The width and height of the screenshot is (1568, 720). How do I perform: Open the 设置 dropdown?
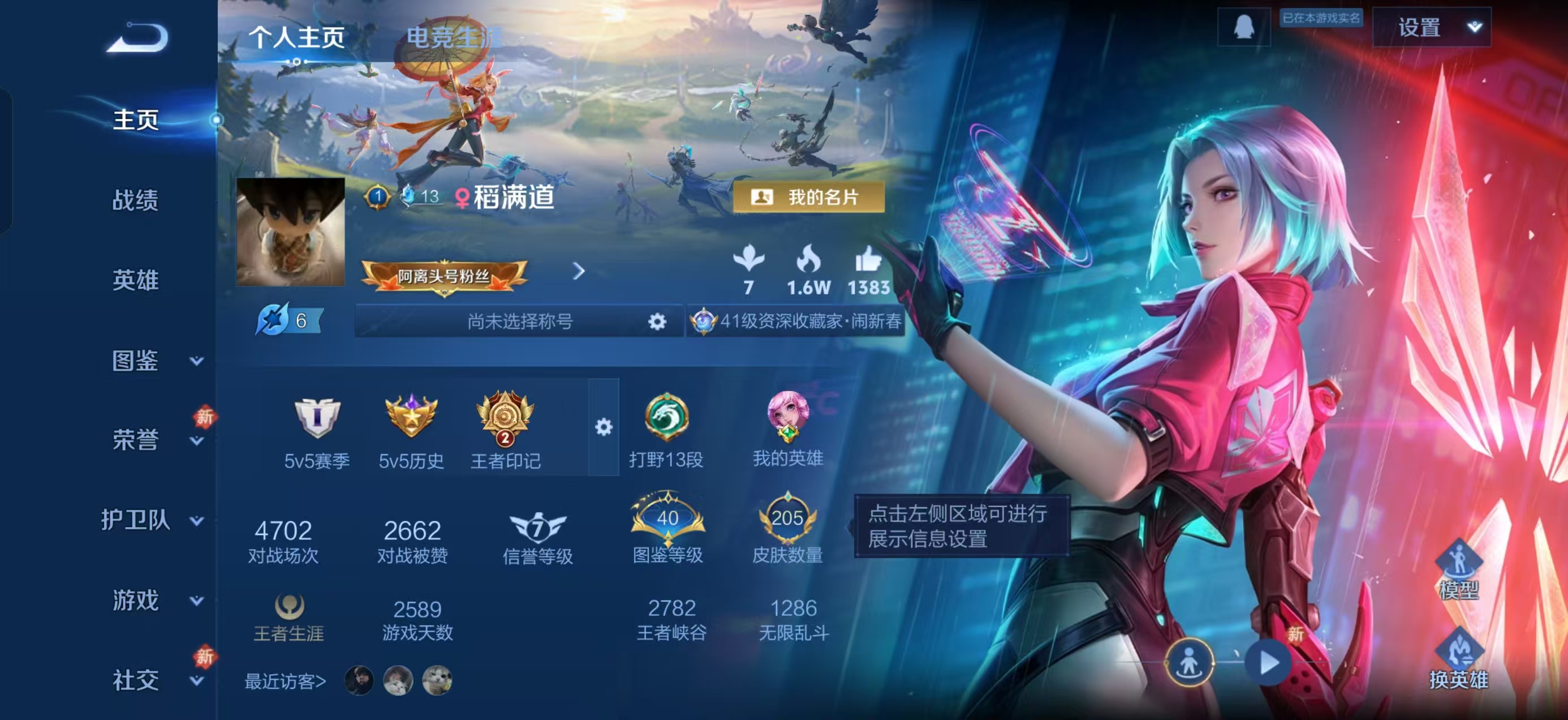[x=1432, y=27]
